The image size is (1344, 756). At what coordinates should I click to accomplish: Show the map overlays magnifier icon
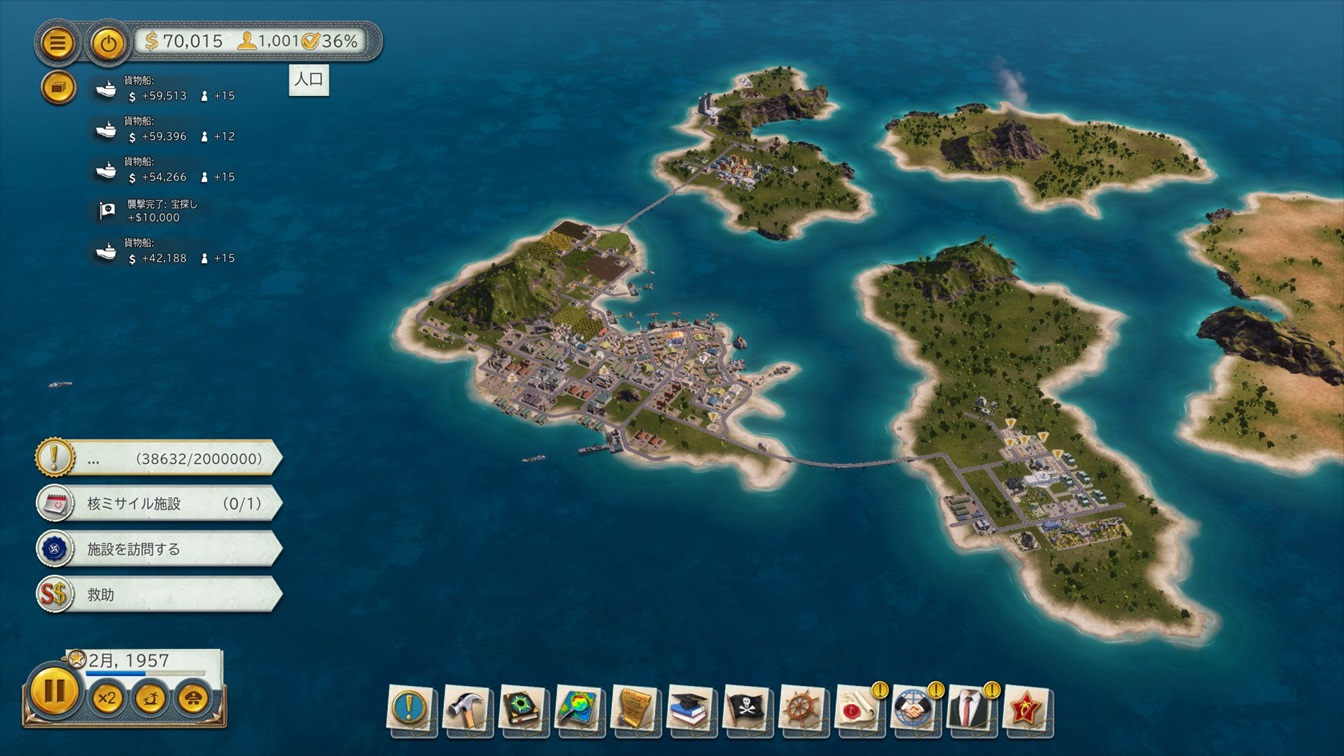point(579,708)
